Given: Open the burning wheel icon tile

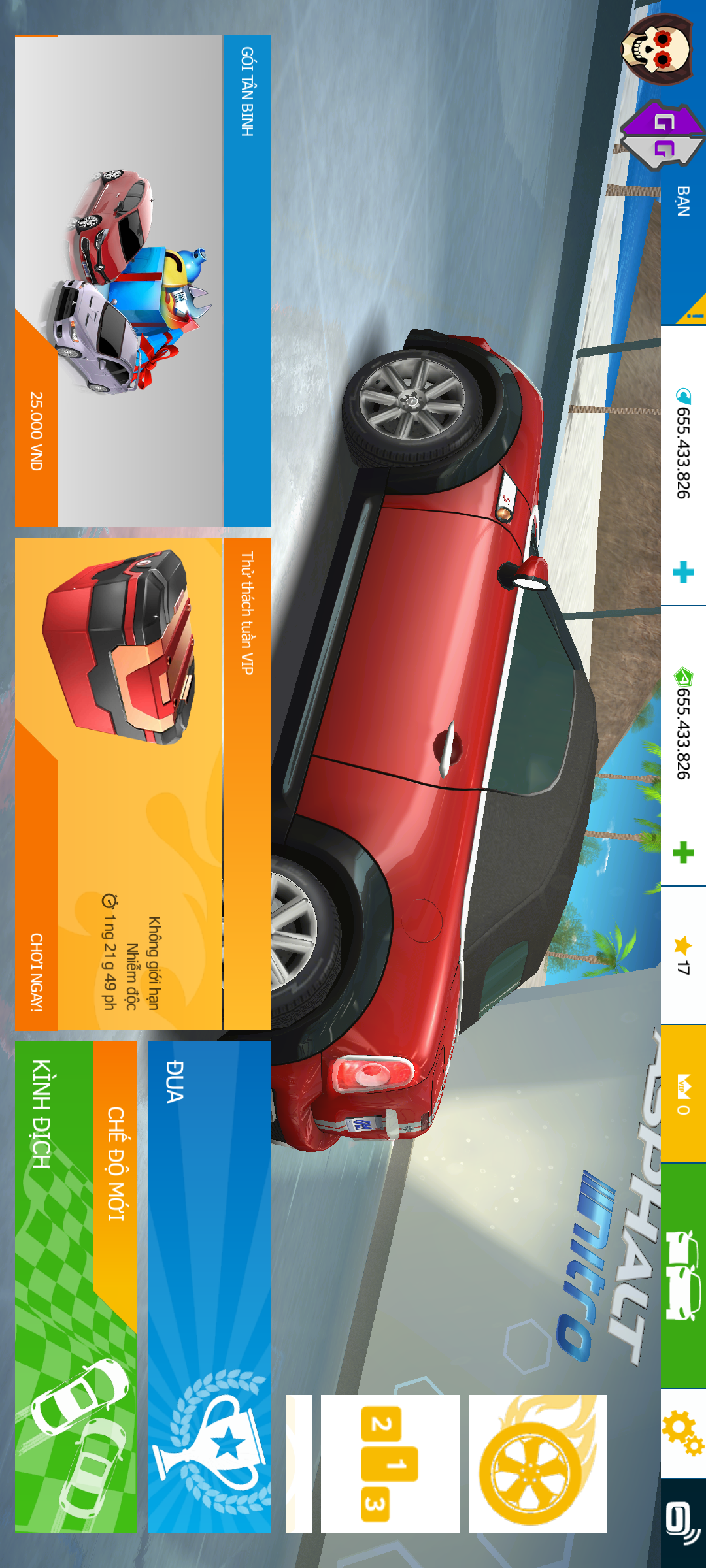Looking at the screenshot, I should [537, 1463].
